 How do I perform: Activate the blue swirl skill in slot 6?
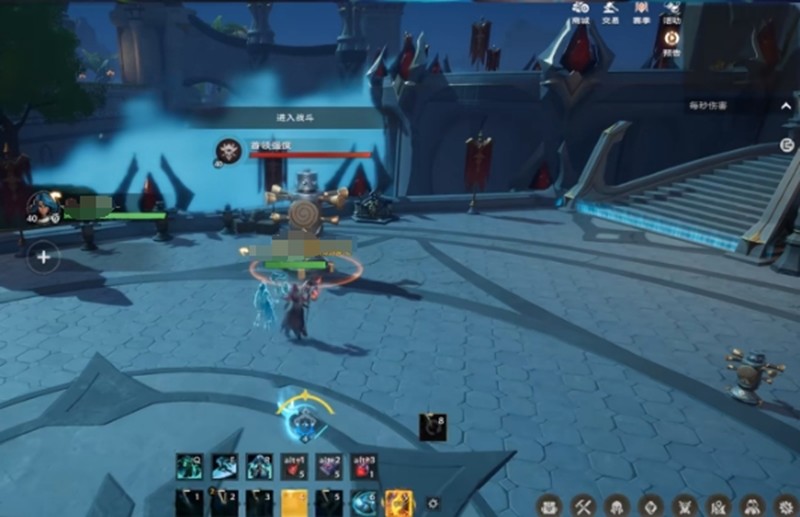point(364,502)
